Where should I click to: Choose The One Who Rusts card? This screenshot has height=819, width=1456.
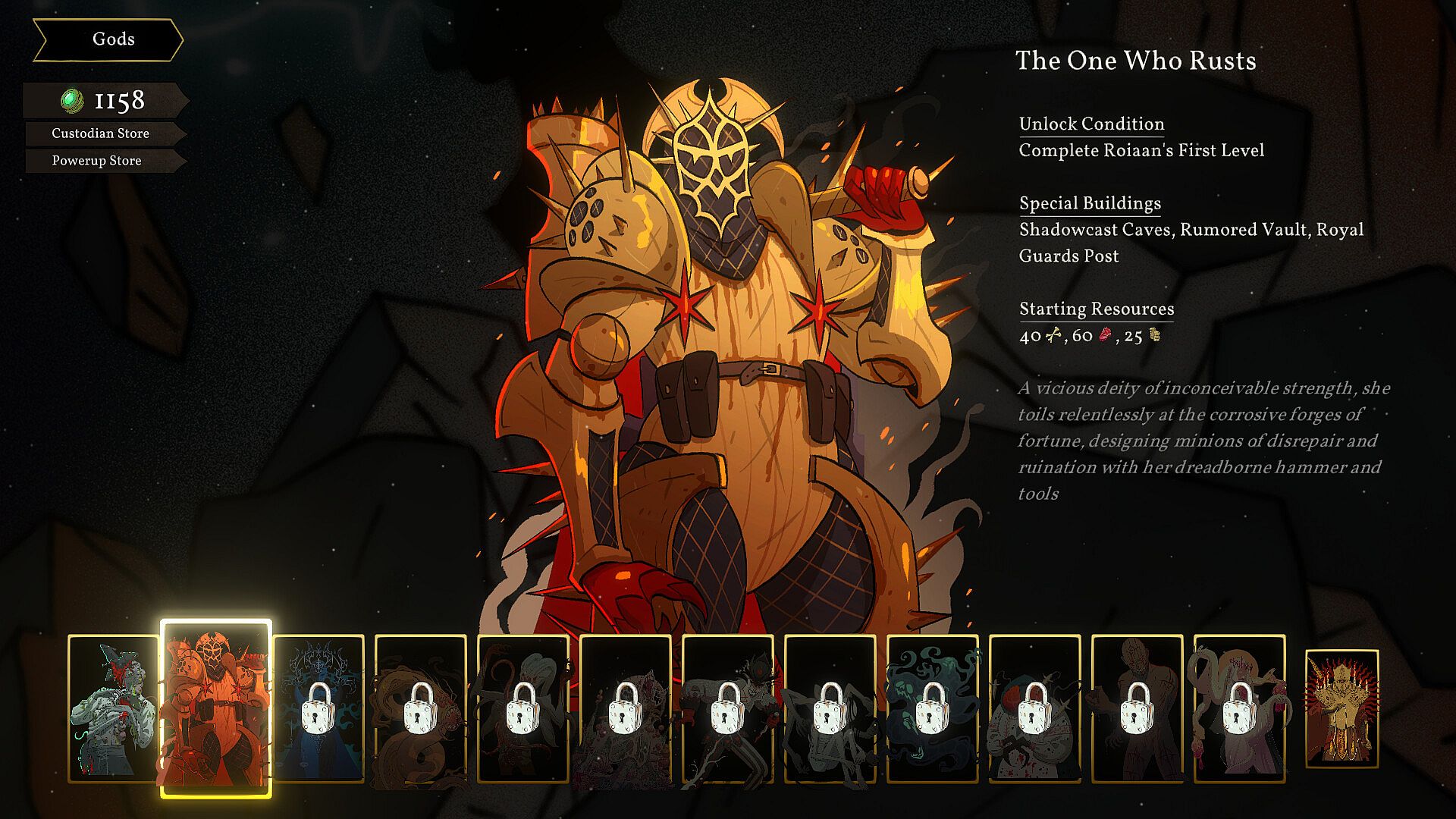coord(215,708)
